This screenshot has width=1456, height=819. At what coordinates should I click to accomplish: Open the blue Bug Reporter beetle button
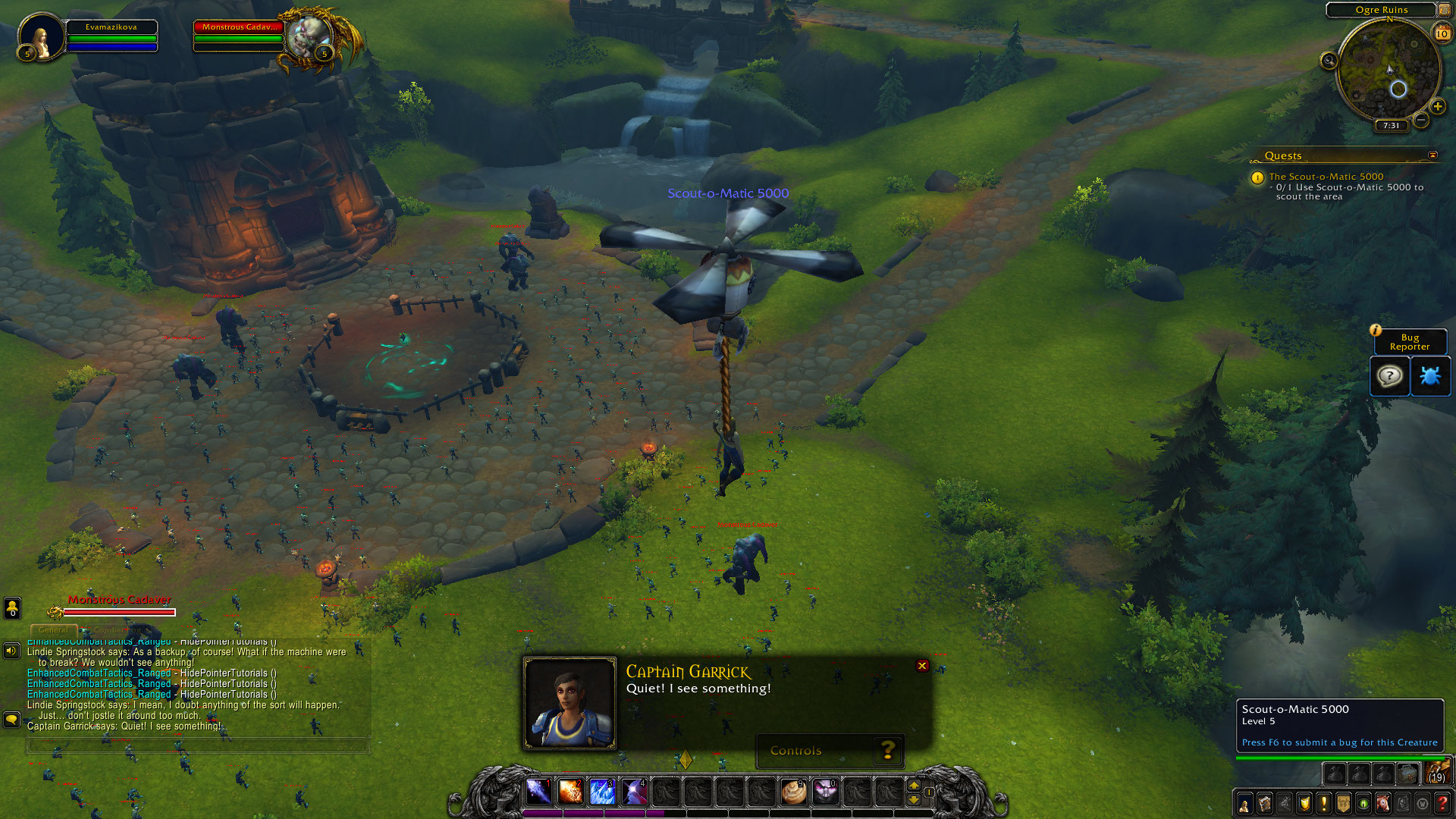[1429, 376]
